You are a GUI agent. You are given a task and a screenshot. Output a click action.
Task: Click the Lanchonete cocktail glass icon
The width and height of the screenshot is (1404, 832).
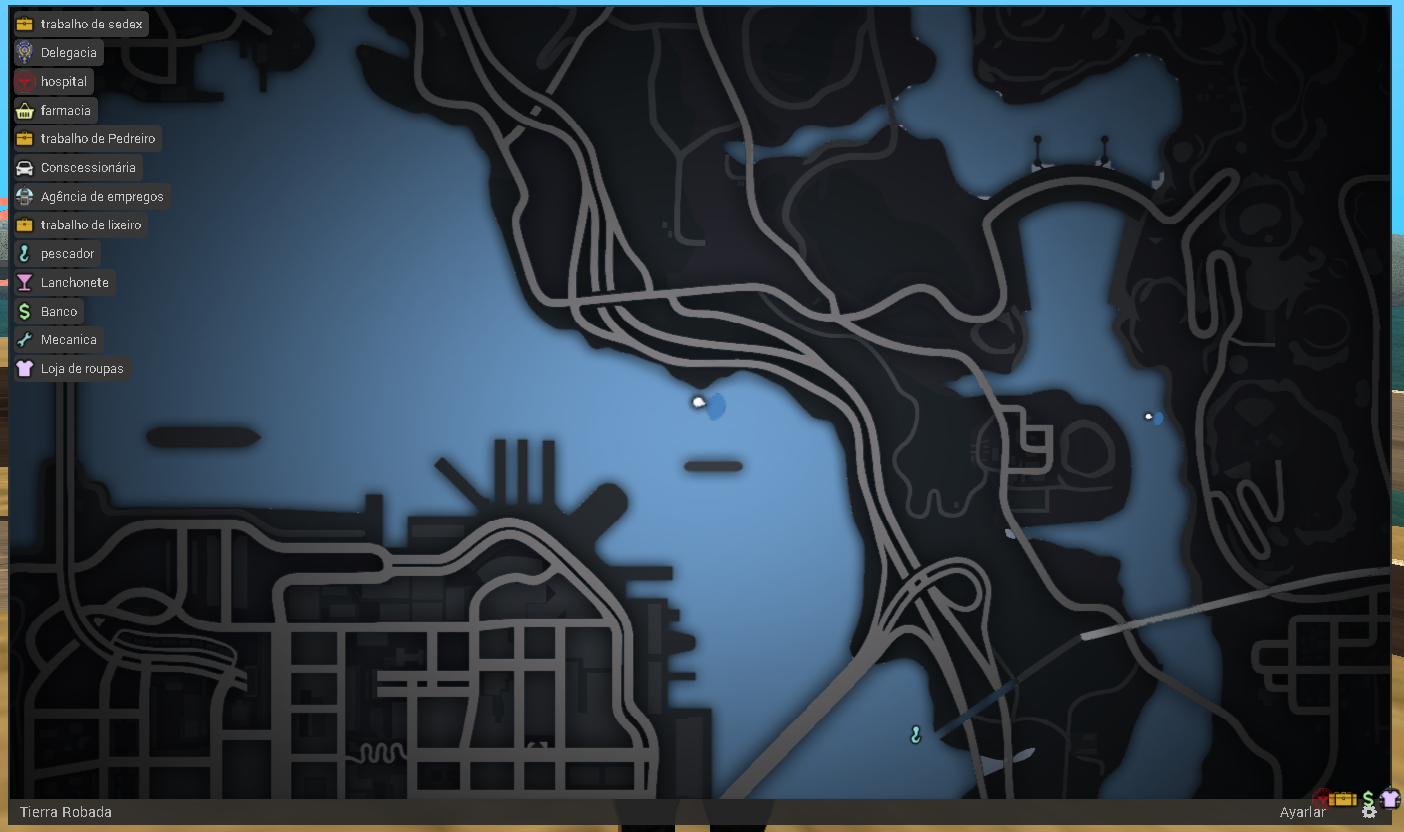pyautogui.click(x=24, y=282)
